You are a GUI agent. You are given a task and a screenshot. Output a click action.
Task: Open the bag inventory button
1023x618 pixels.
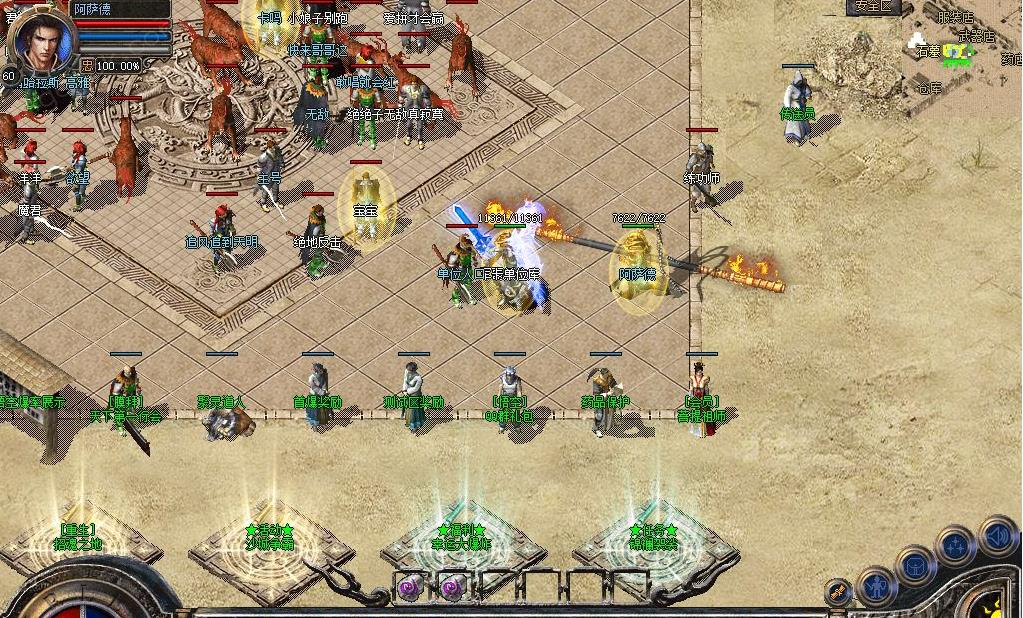pyautogui.click(x=916, y=565)
